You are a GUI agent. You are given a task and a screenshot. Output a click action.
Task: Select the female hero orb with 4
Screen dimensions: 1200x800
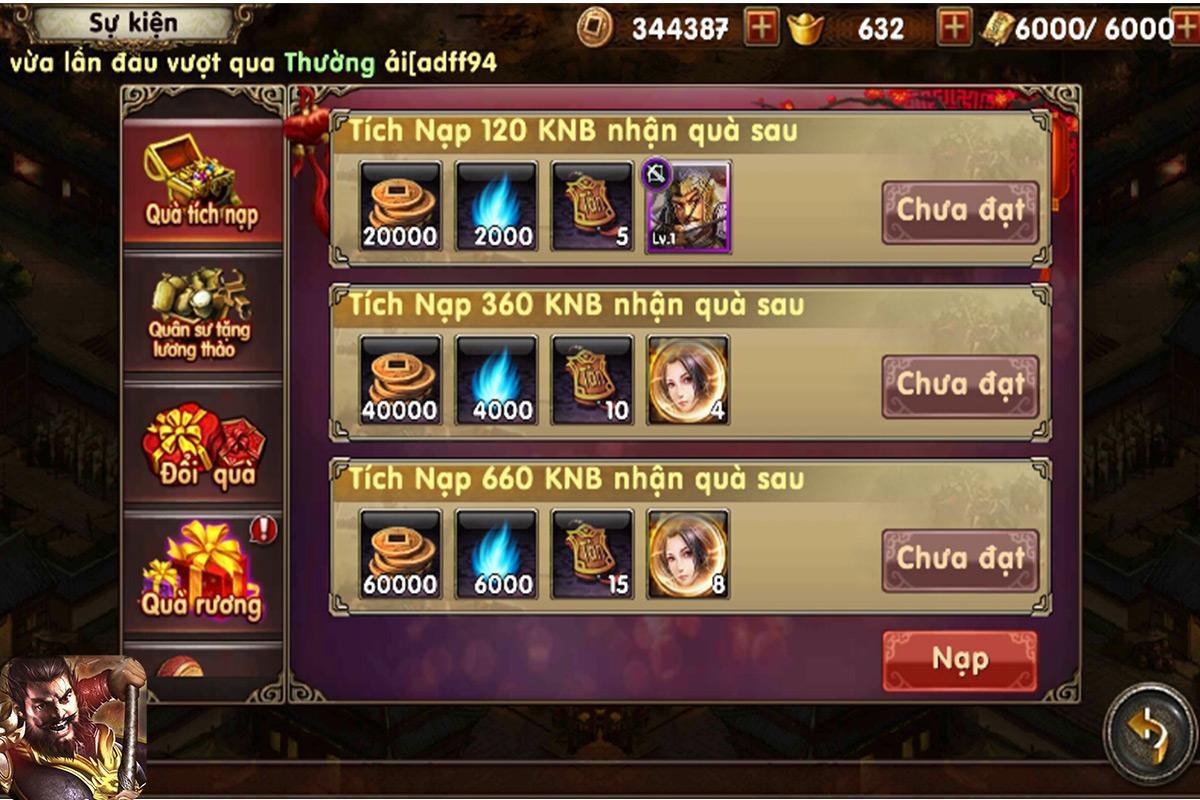[688, 381]
